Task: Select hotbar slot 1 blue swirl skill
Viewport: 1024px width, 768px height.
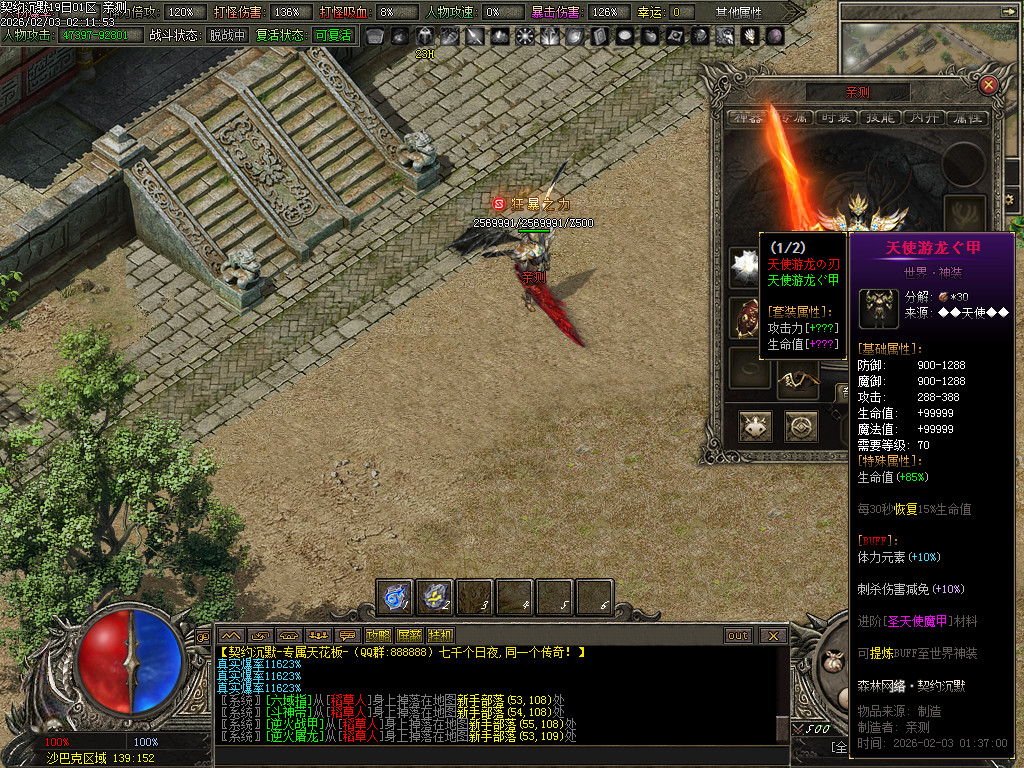Action: pos(395,597)
